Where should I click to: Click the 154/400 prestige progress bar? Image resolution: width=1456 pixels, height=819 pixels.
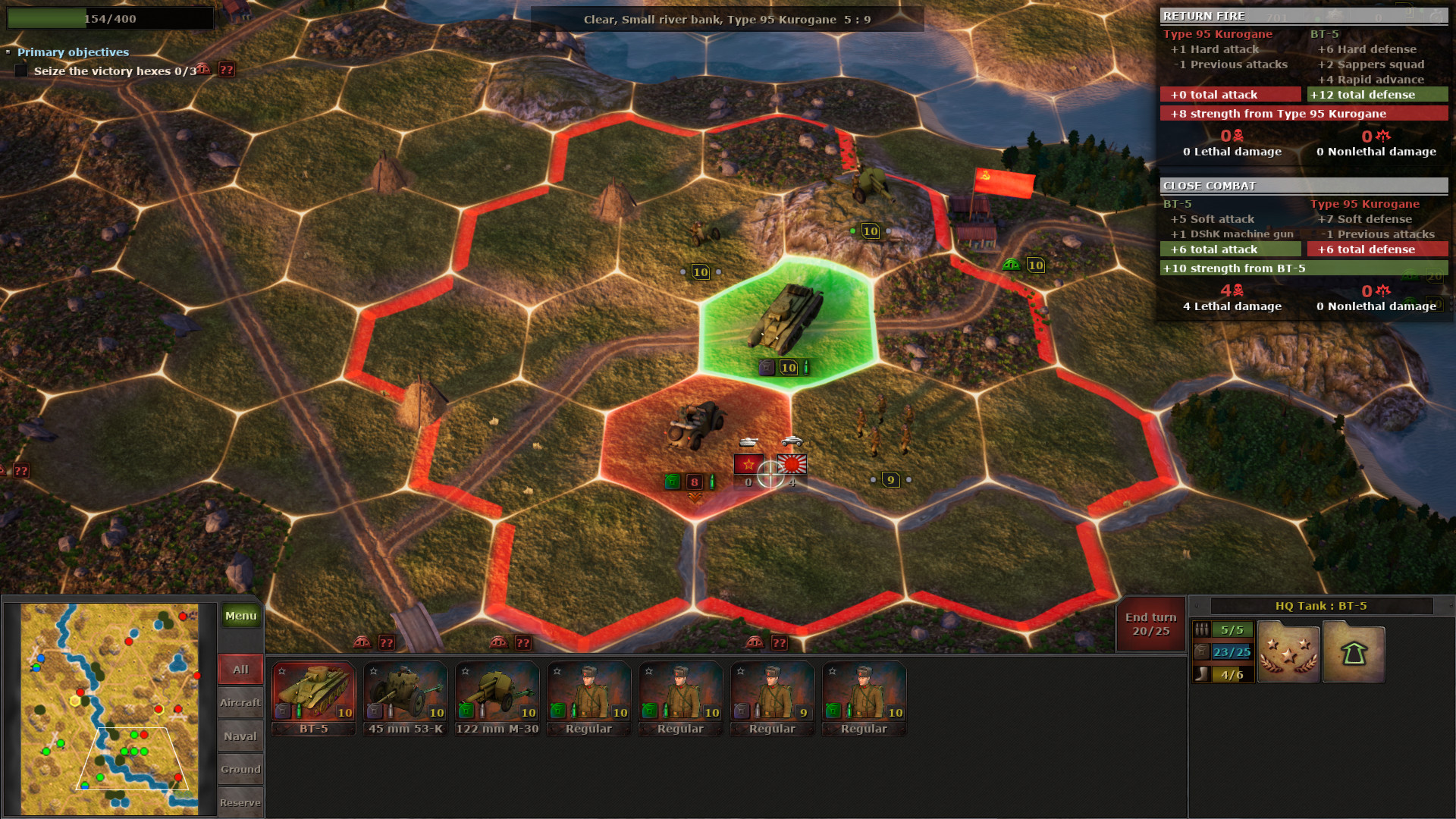(x=110, y=17)
